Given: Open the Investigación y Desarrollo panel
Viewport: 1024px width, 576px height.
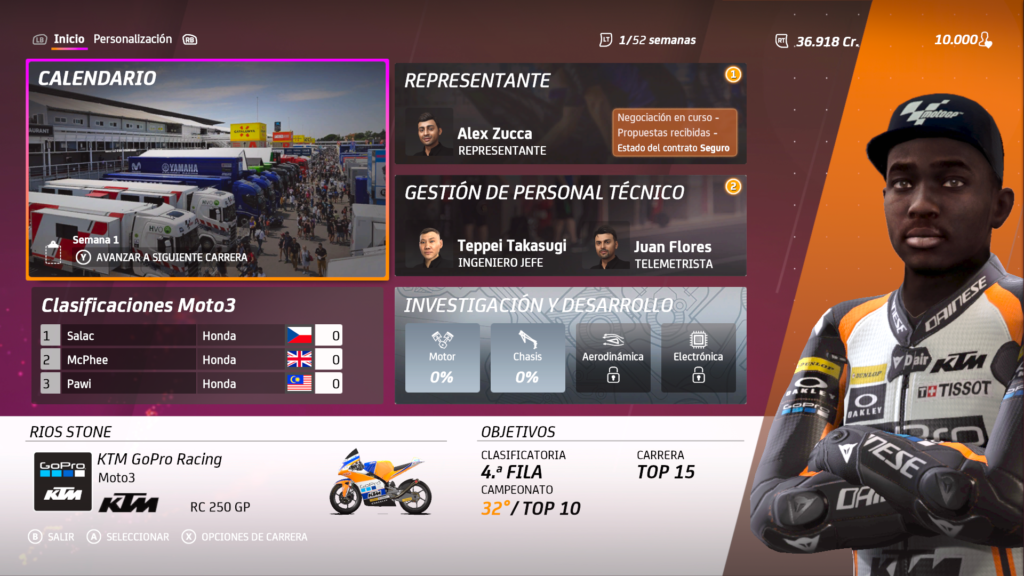Looking at the screenshot, I should 570,305.
